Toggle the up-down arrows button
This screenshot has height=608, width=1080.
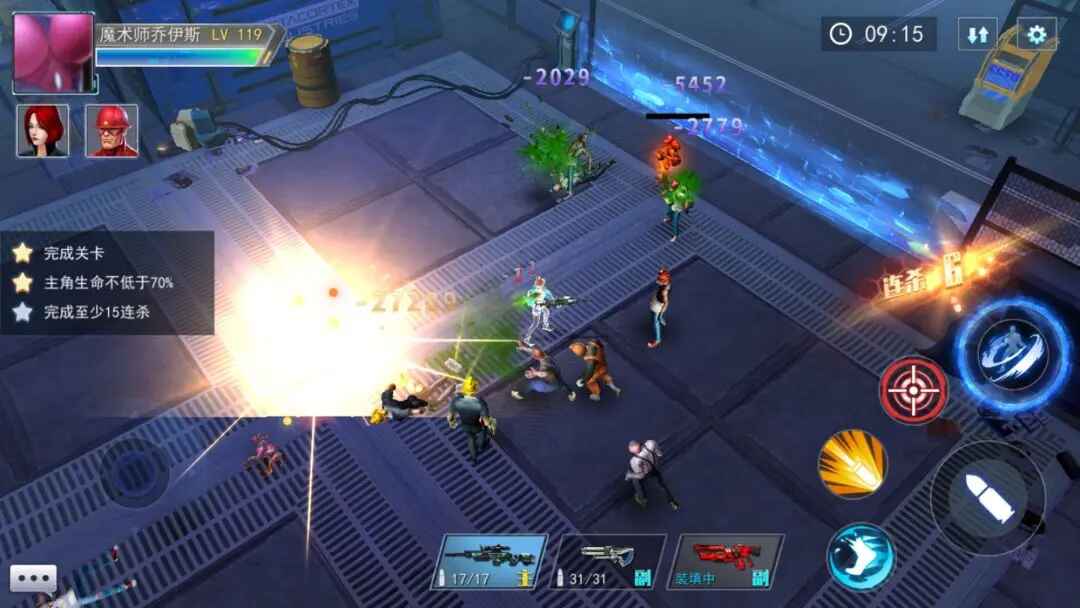click(x=977, y=35)
